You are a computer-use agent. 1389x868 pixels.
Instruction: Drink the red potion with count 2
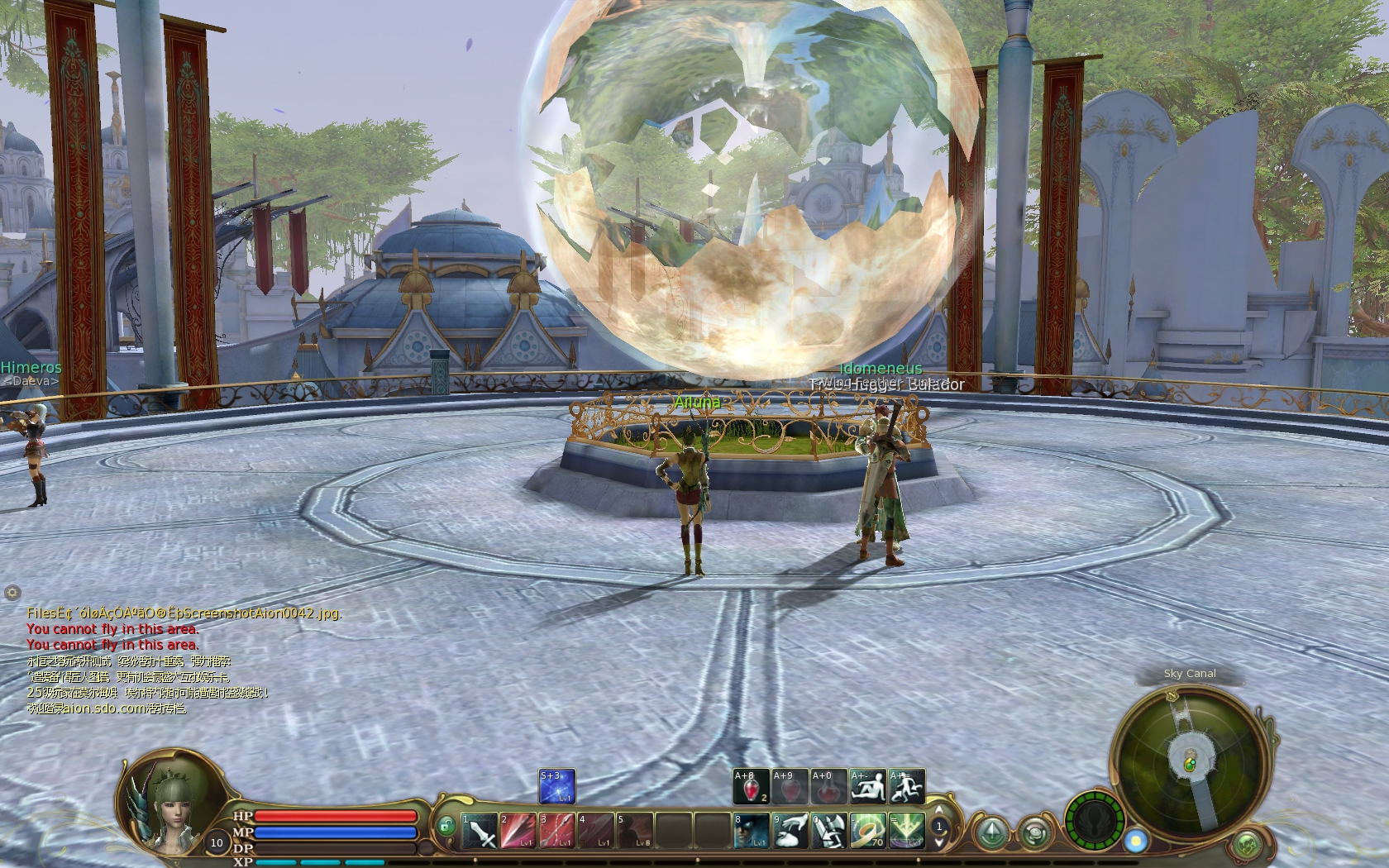click(x=751, y=787)
